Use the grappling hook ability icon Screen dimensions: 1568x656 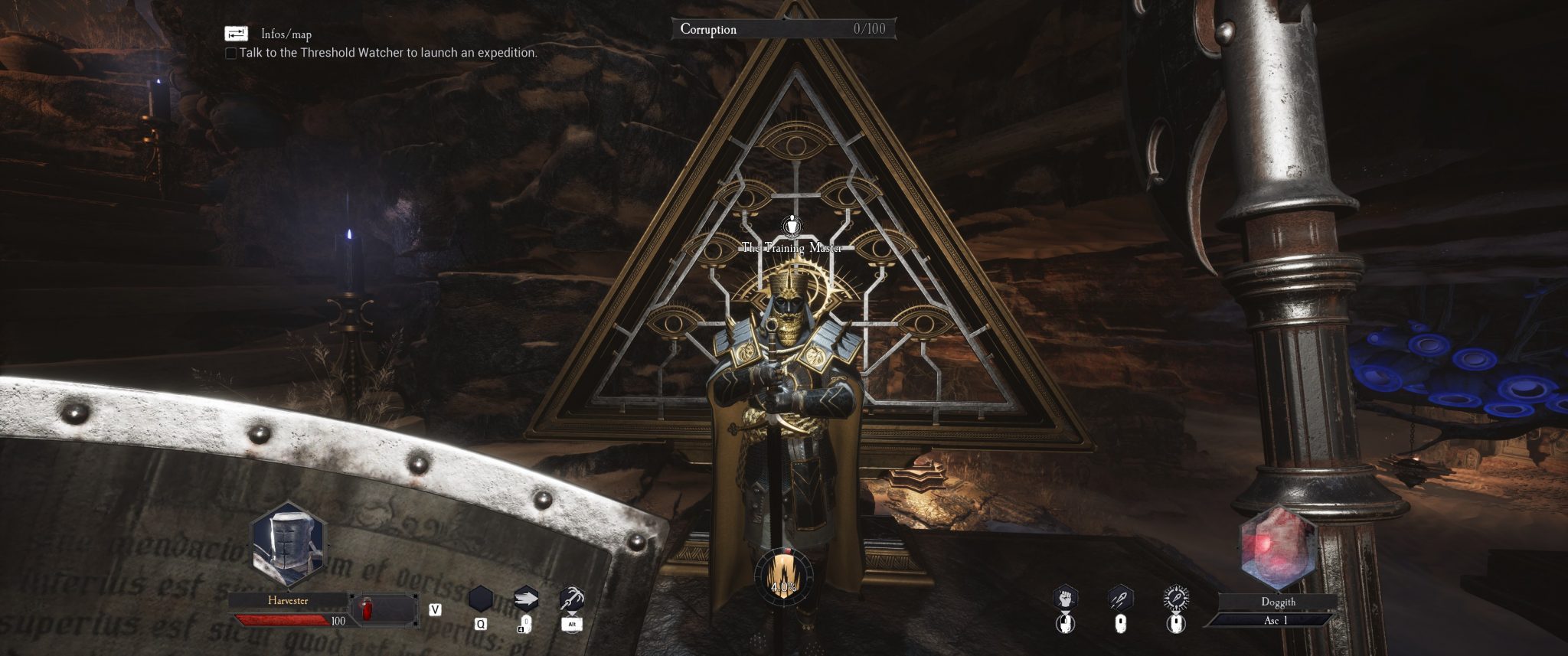571,598
